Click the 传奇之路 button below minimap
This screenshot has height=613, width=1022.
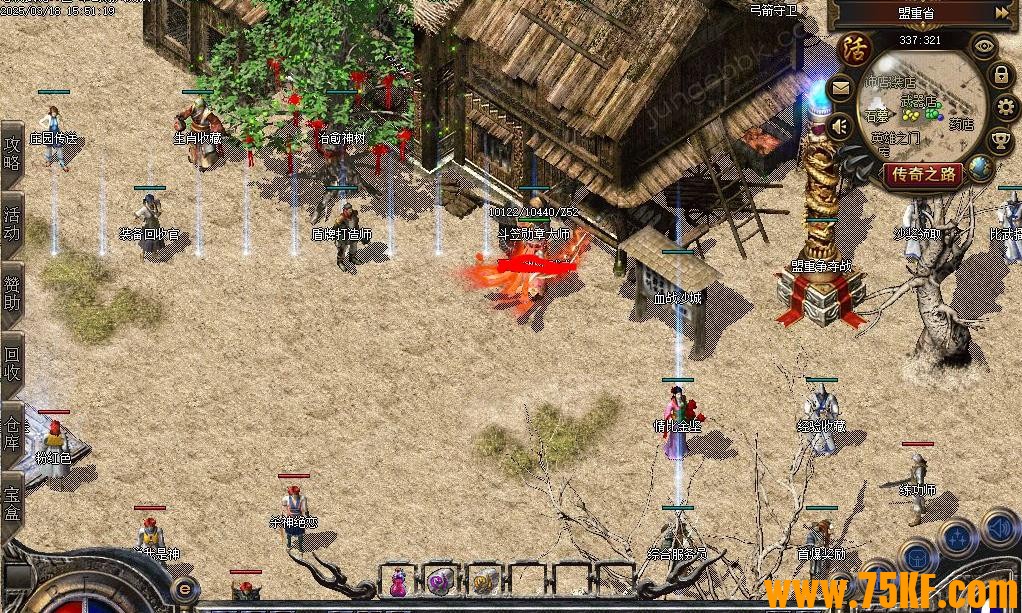pyautogui.click(x=924, y=175)
